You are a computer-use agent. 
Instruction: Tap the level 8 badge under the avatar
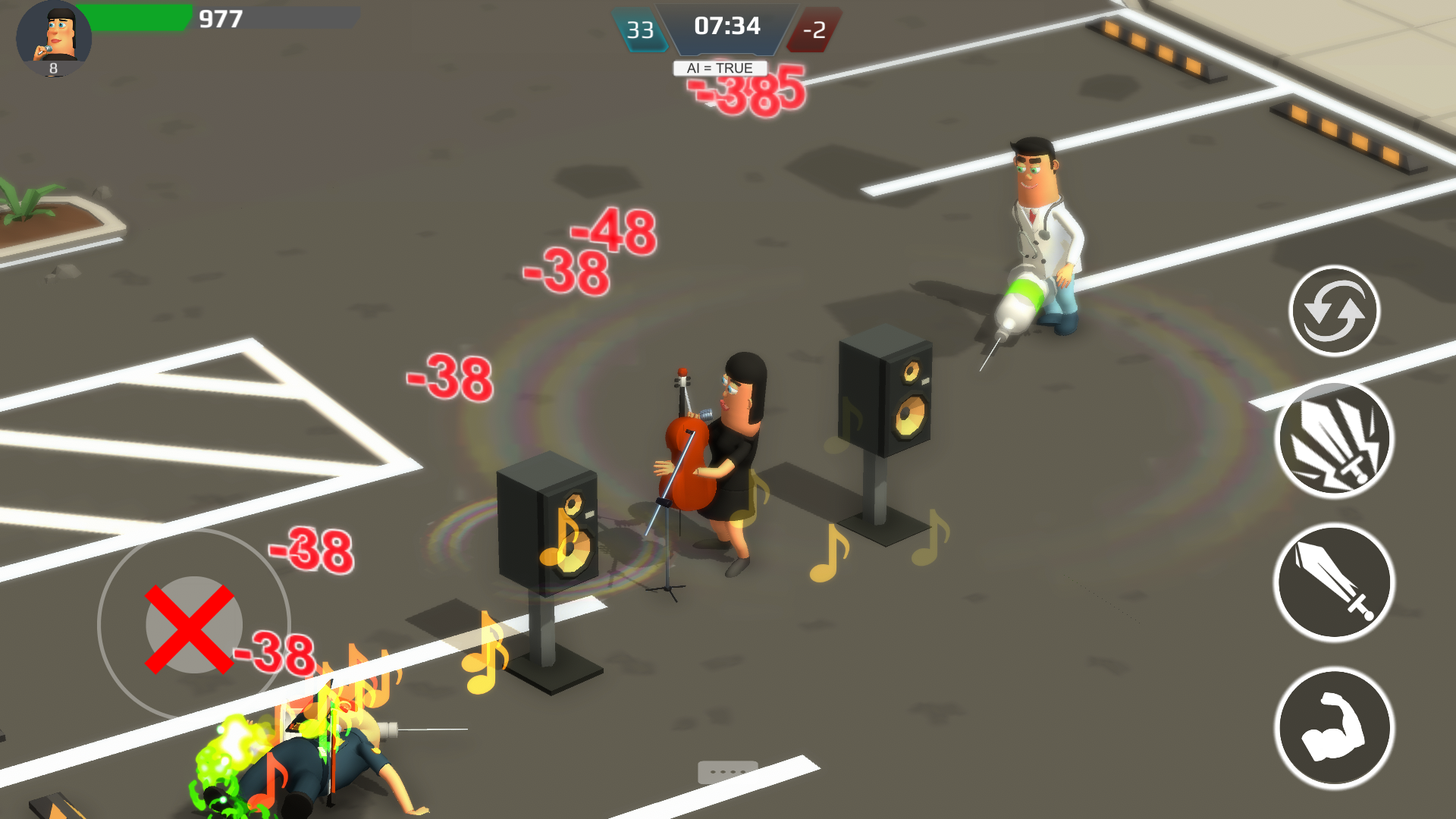(52, 70)
